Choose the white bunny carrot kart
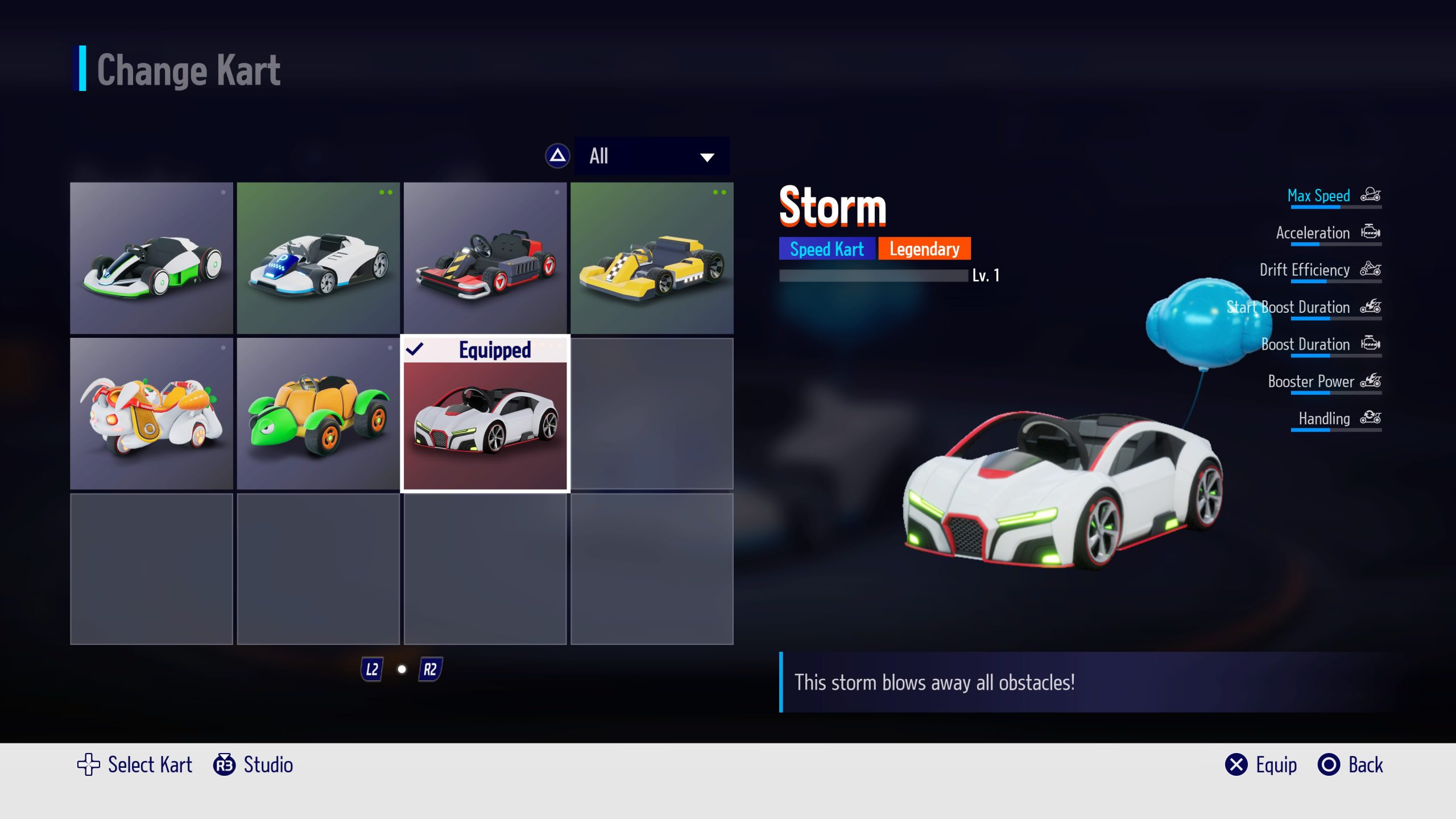 coord(151,413)
